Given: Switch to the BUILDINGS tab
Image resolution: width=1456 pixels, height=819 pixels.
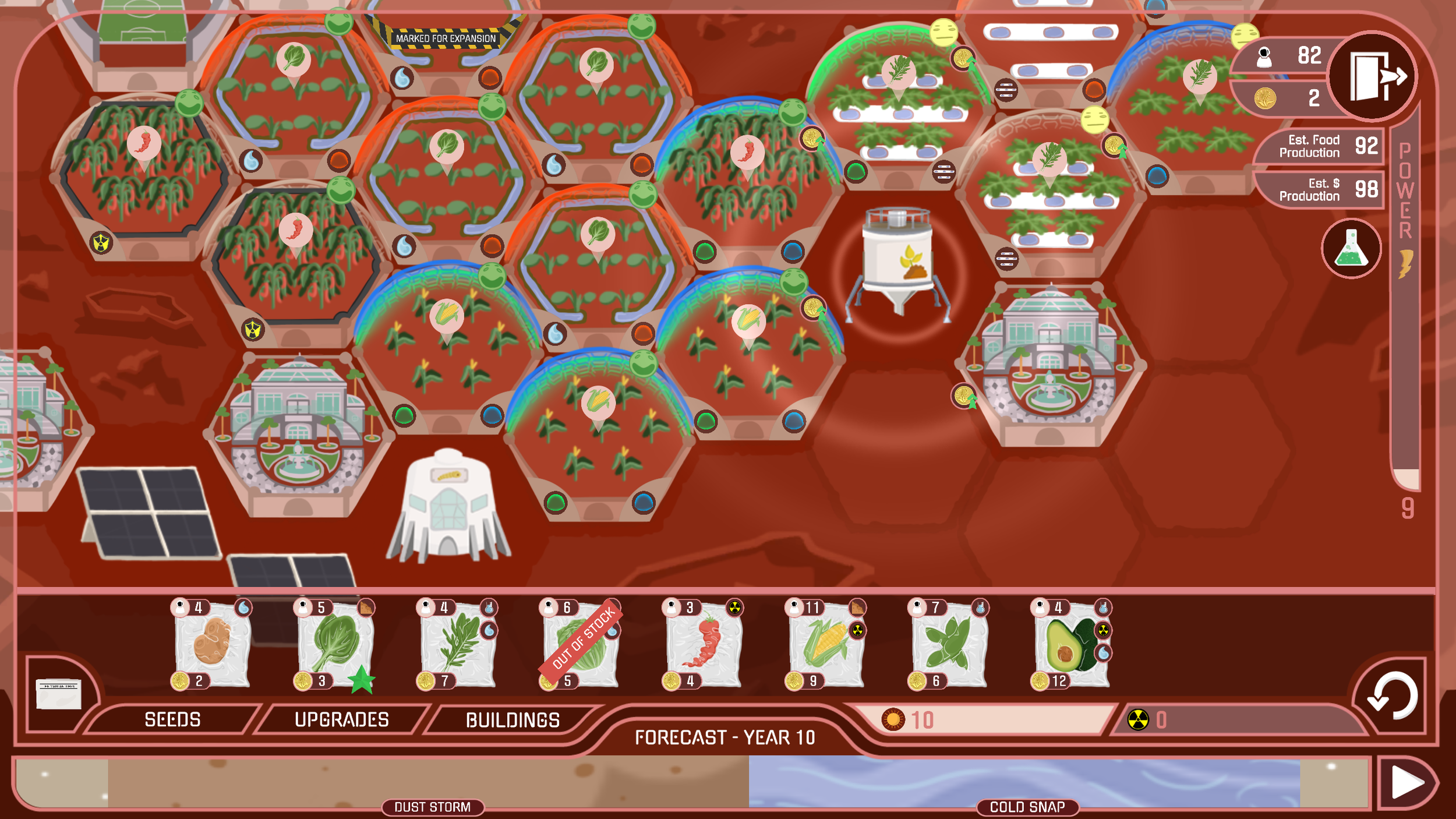Looking at the screenshot, I should pos(511,720).
